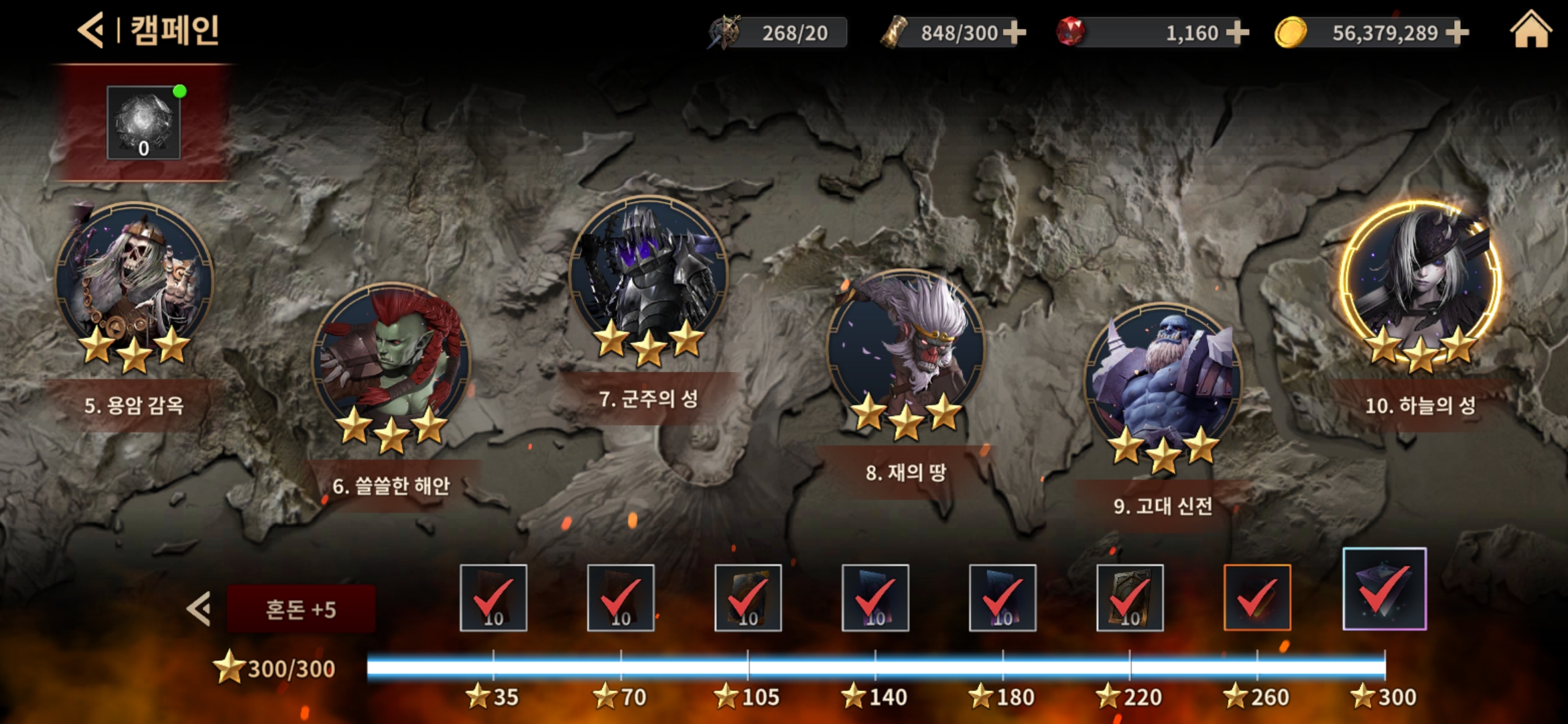Open the 혼돈 +5 difficulty selector

coord(301,609)
